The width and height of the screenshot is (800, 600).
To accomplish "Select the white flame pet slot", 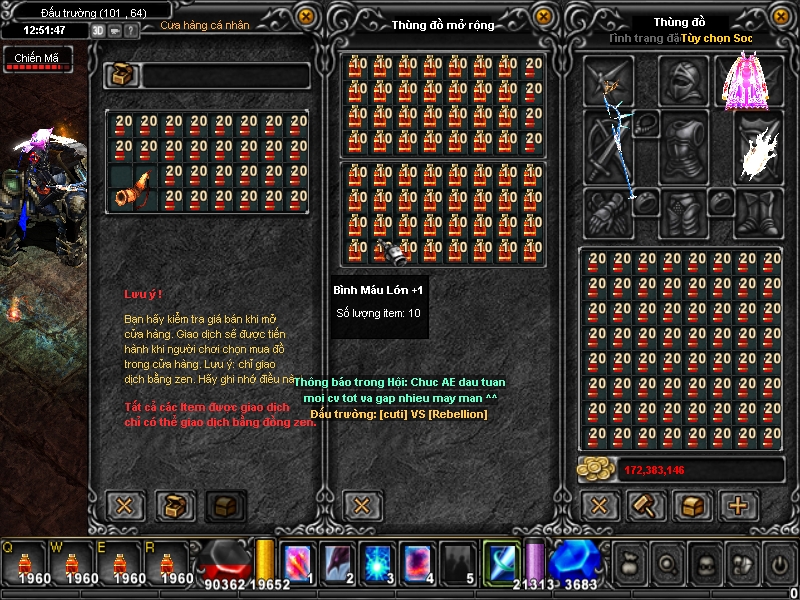I will 757,150.
